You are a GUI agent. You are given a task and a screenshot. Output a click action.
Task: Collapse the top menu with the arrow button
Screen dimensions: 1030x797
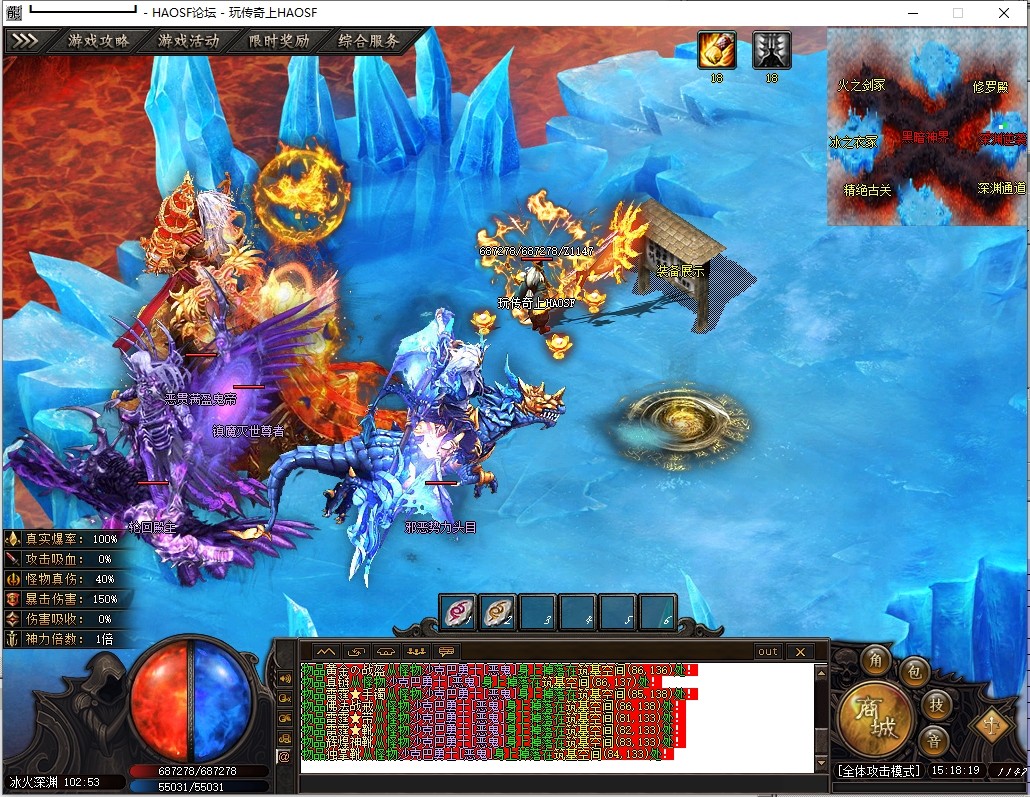(x=24, y=42)
